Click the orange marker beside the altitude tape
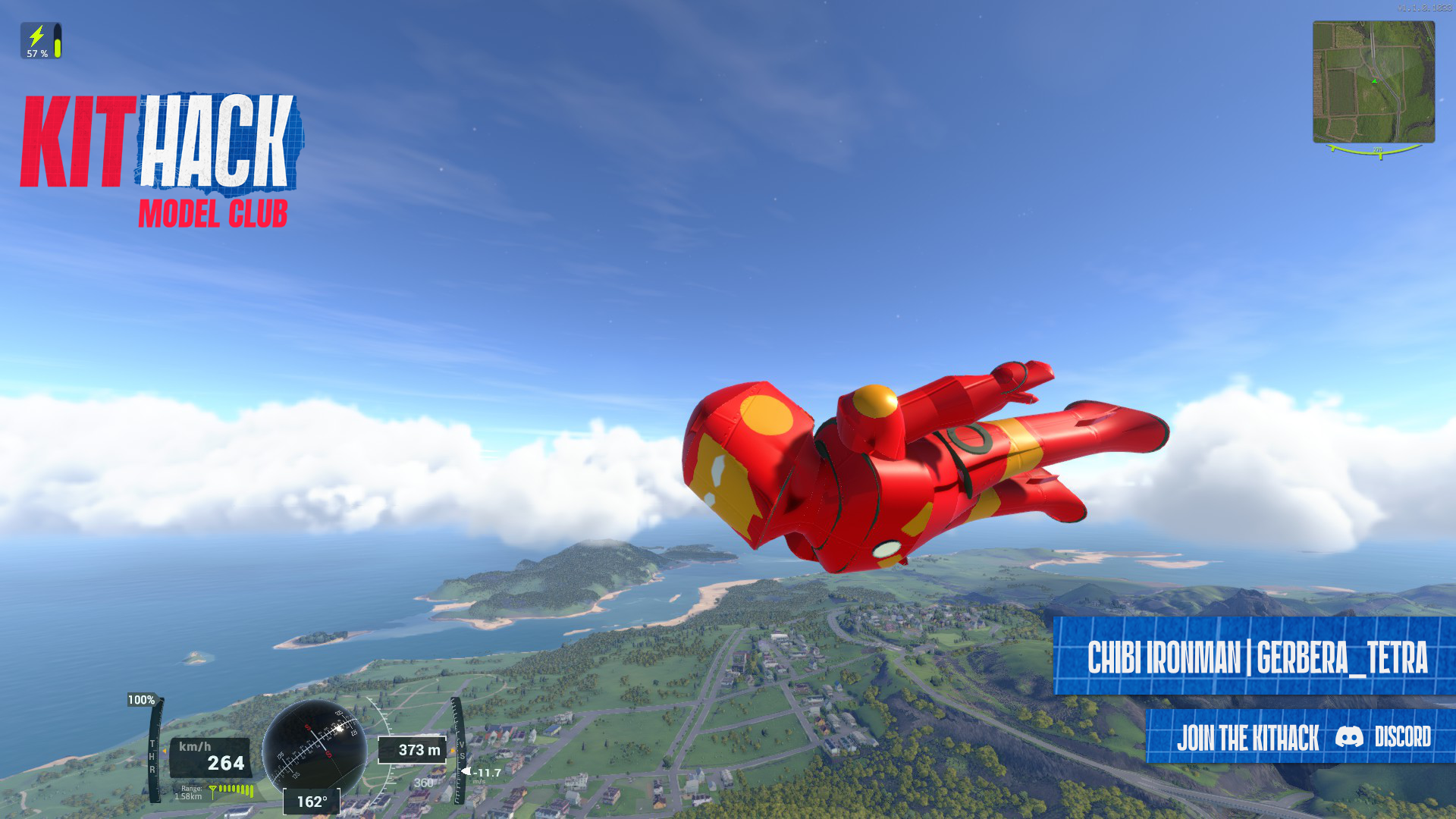 point(452,750)
